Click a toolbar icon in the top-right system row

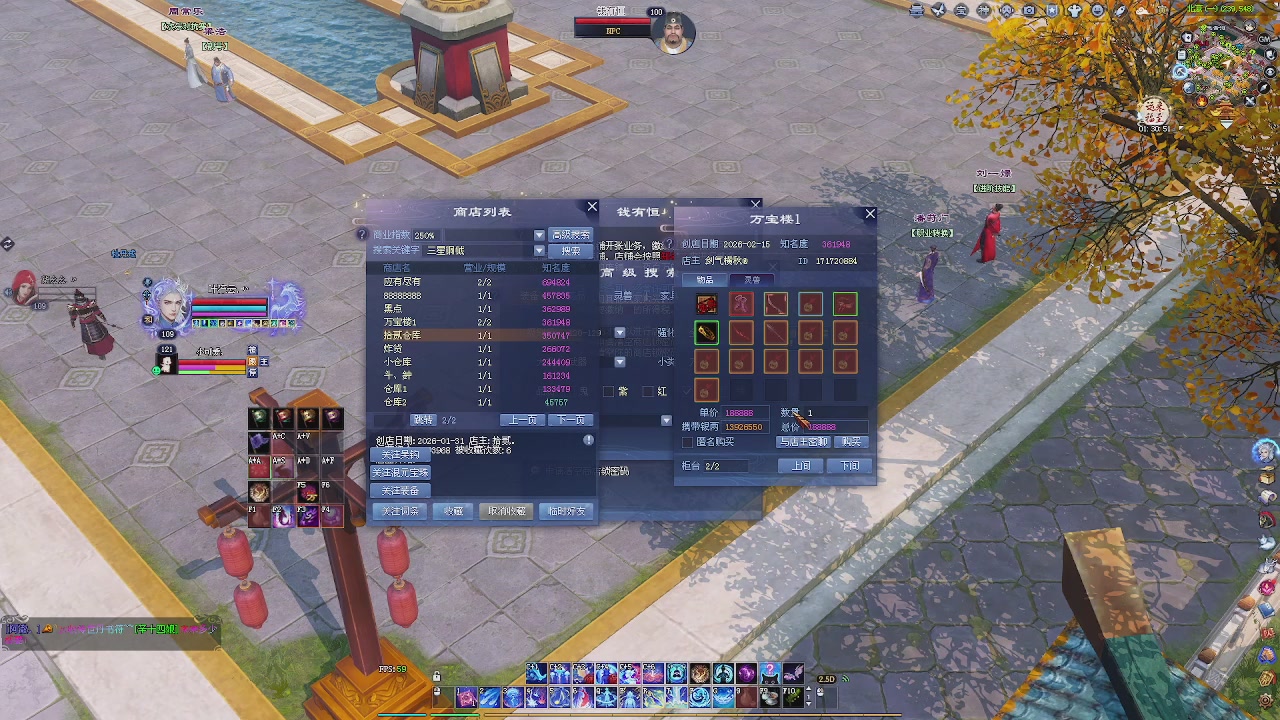(917, 10)
